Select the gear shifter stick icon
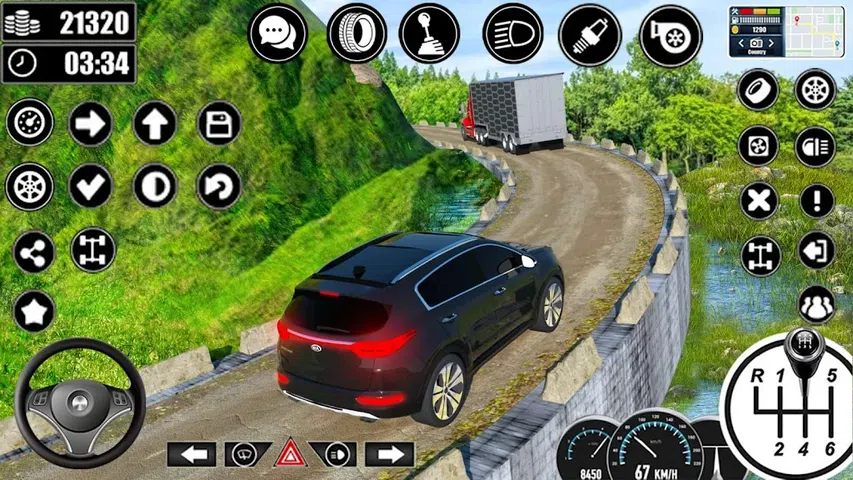This screenshot has width=853, height=480. [x=429, y=33]
